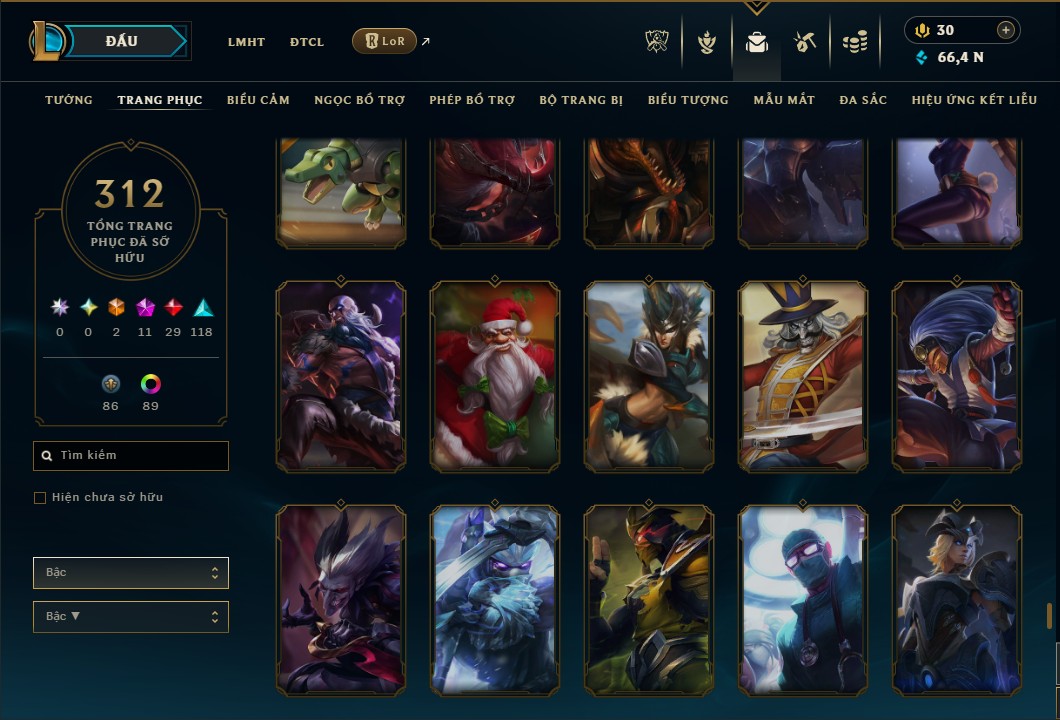Click the plus button to buy RP
Viewport: 1060px width, 720px height.
tap(1006, 30)
